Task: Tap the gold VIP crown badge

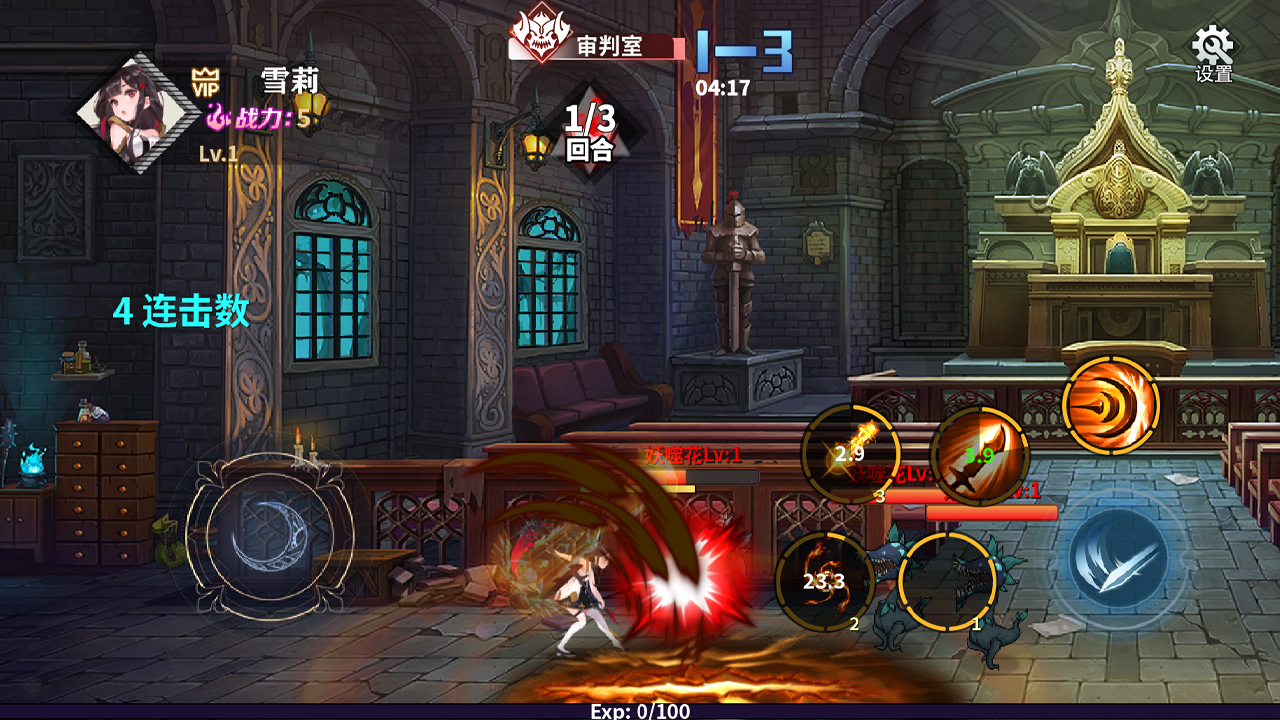Action: point(205,83)
